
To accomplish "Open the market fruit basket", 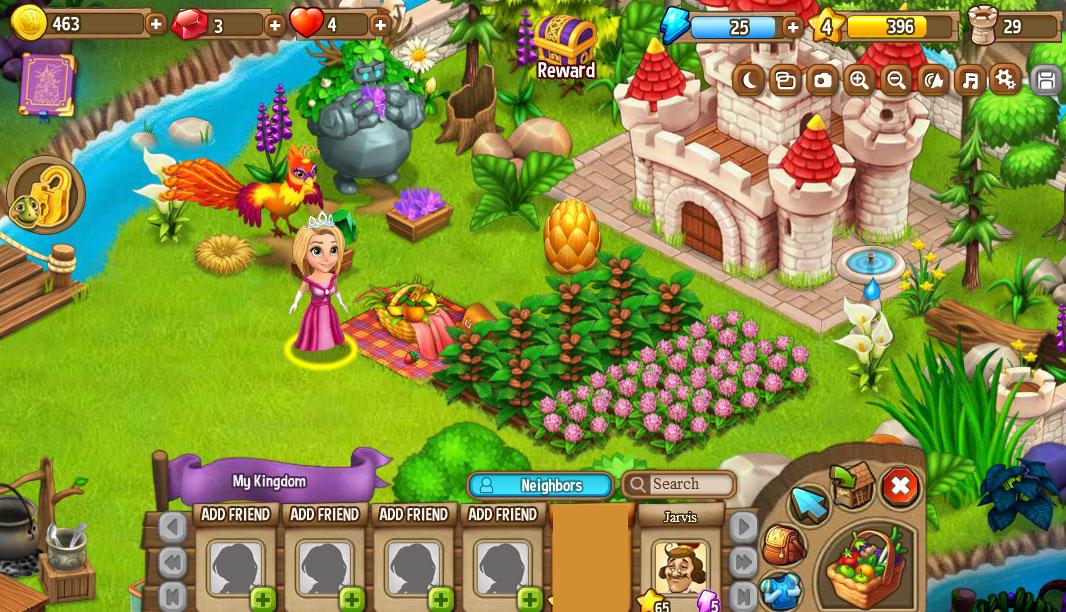I will (x=866, y=565).
